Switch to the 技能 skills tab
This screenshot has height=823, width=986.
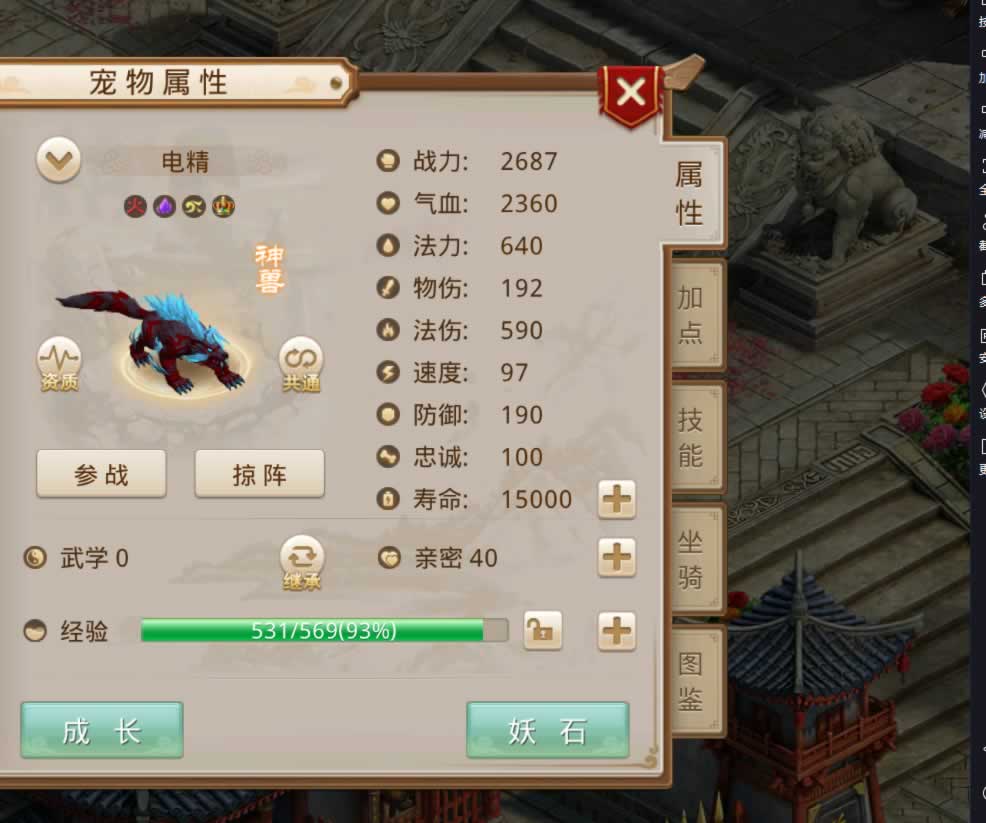click(691, 437)
